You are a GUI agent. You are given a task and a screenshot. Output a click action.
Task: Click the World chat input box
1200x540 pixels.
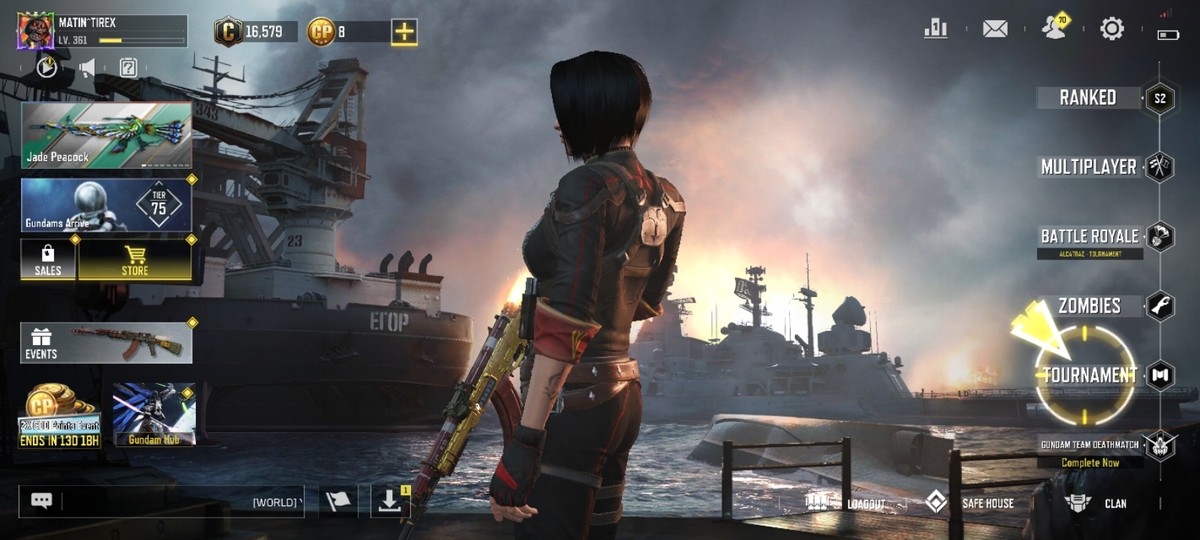160,501
